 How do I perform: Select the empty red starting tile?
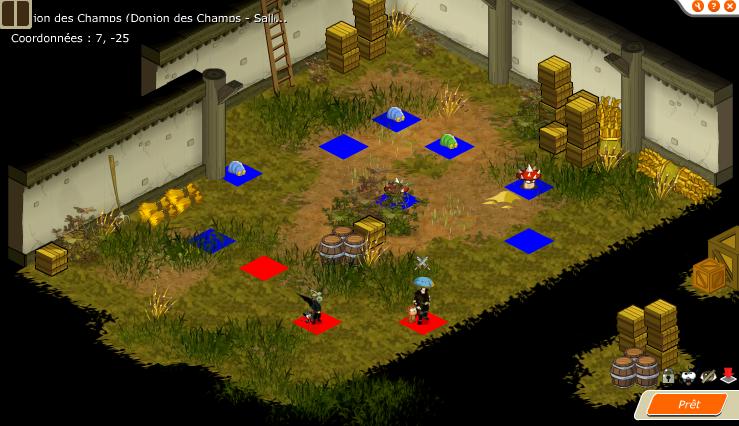pyautogui.click(x=264, y=268)
